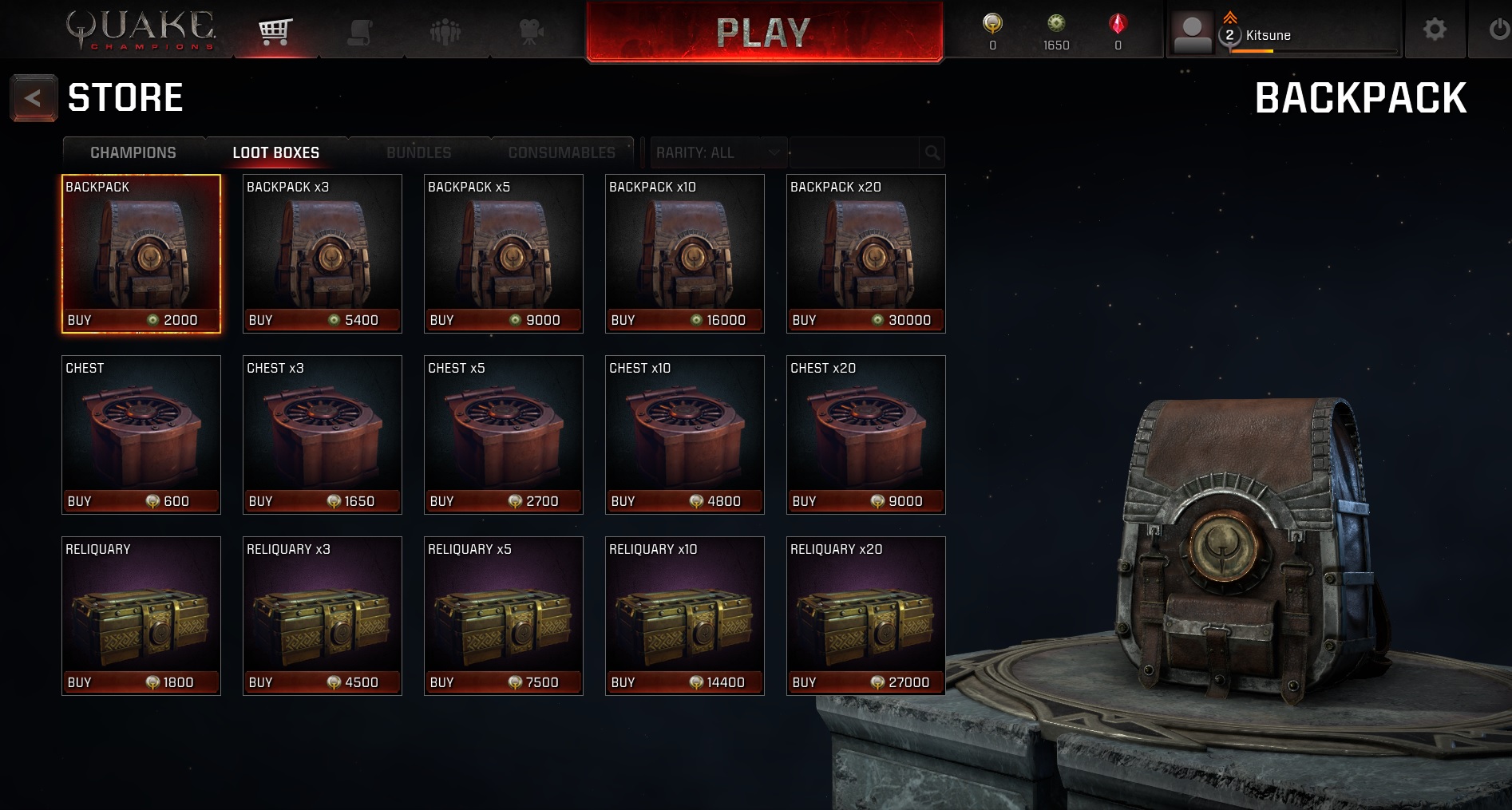The height and width of the screenshot is (810, 1512).
Task: Open the settings gear icon
Action: point(1435,30)
